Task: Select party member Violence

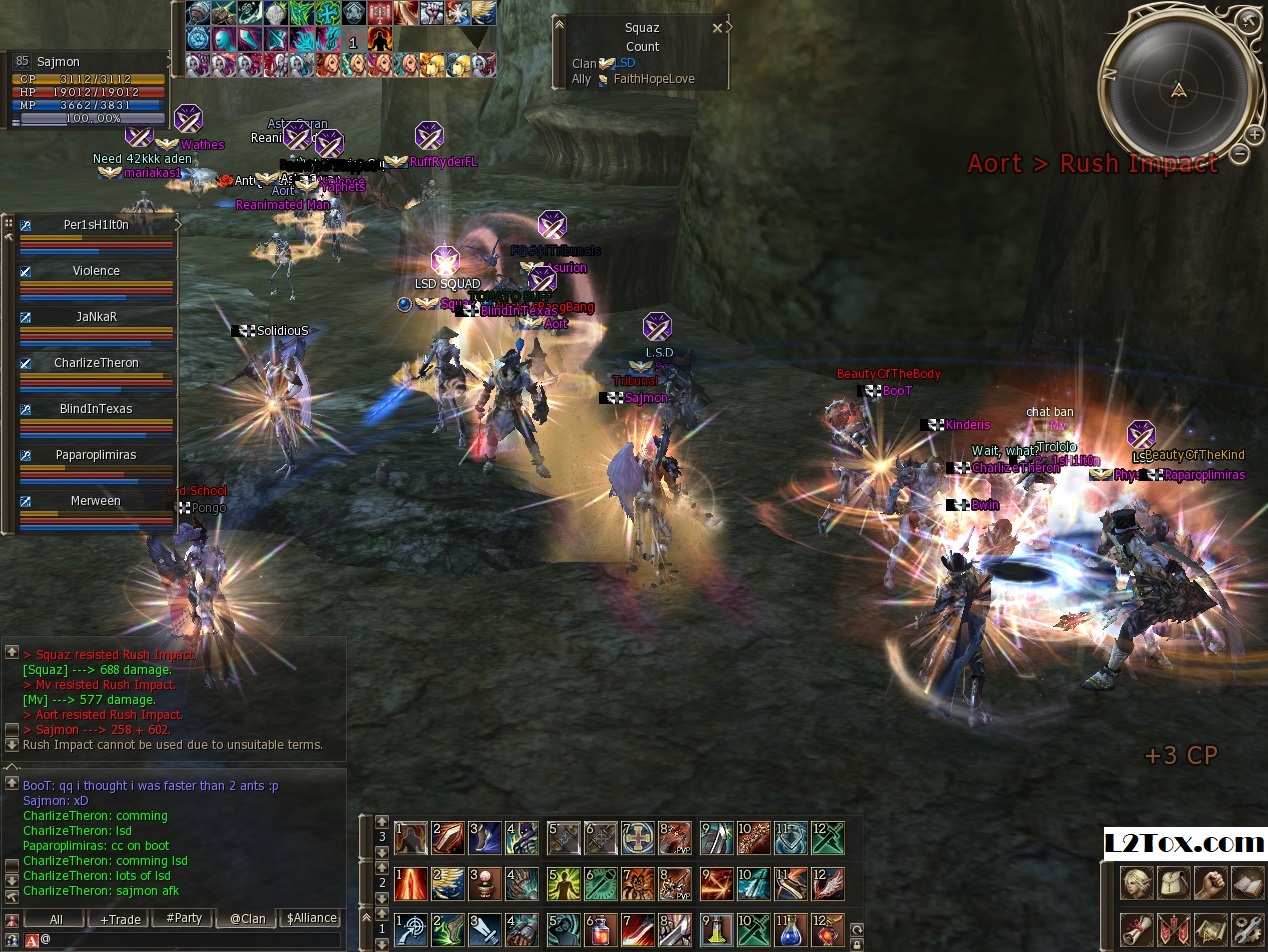Action: click(96, 271)
